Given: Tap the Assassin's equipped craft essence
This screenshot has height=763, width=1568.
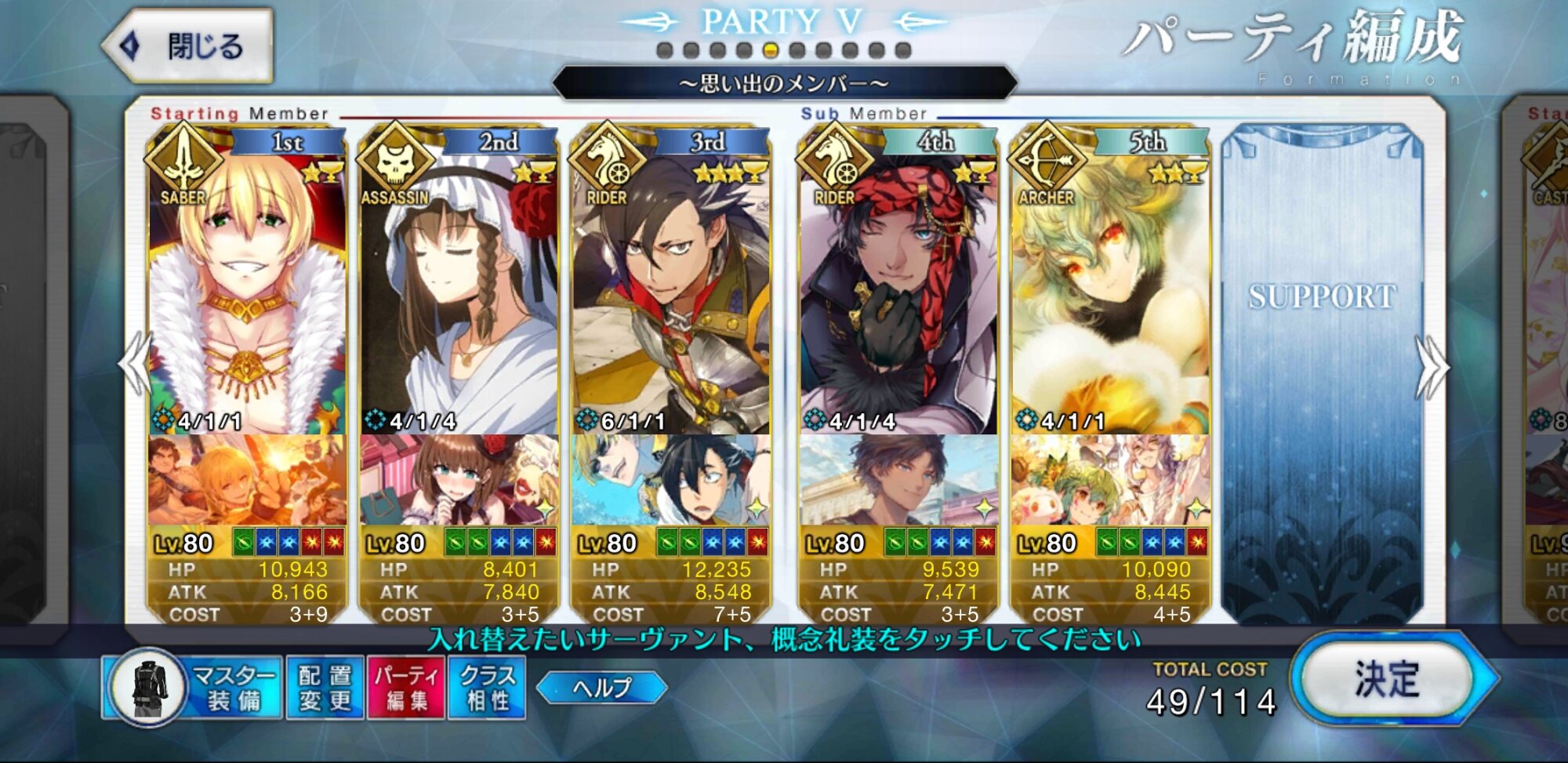Looking at the screenshot, I should (x=459, y=480).
